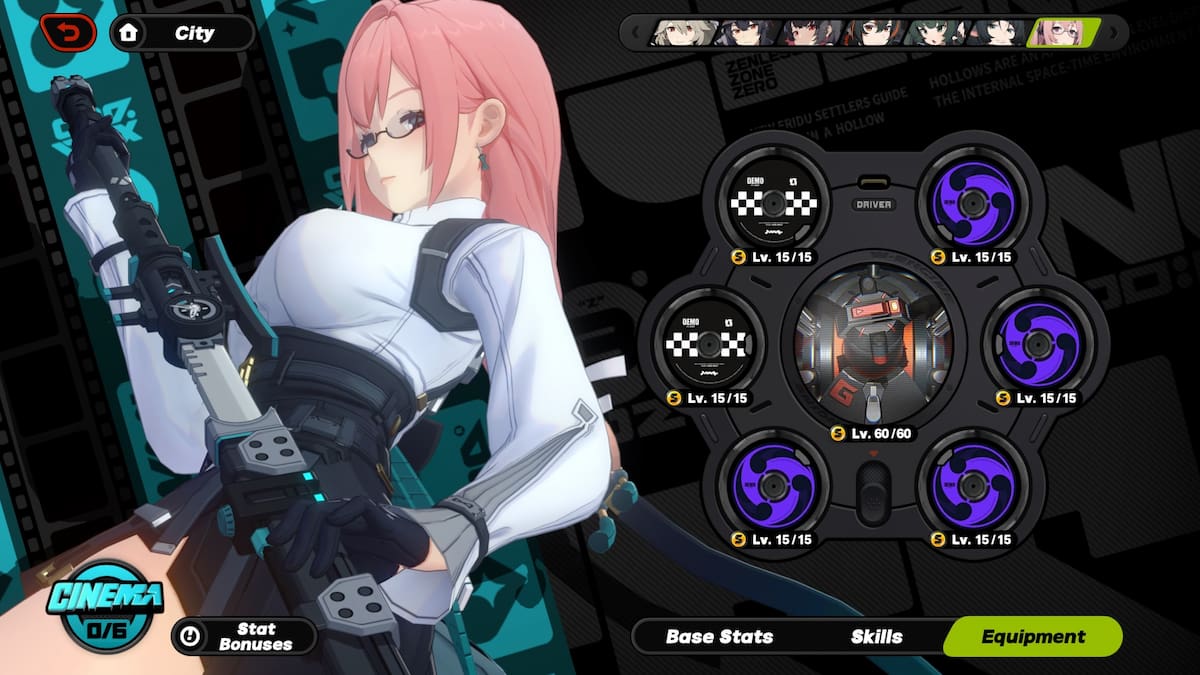
Task: Select the Equipment tab
Action: [1033, 636]
